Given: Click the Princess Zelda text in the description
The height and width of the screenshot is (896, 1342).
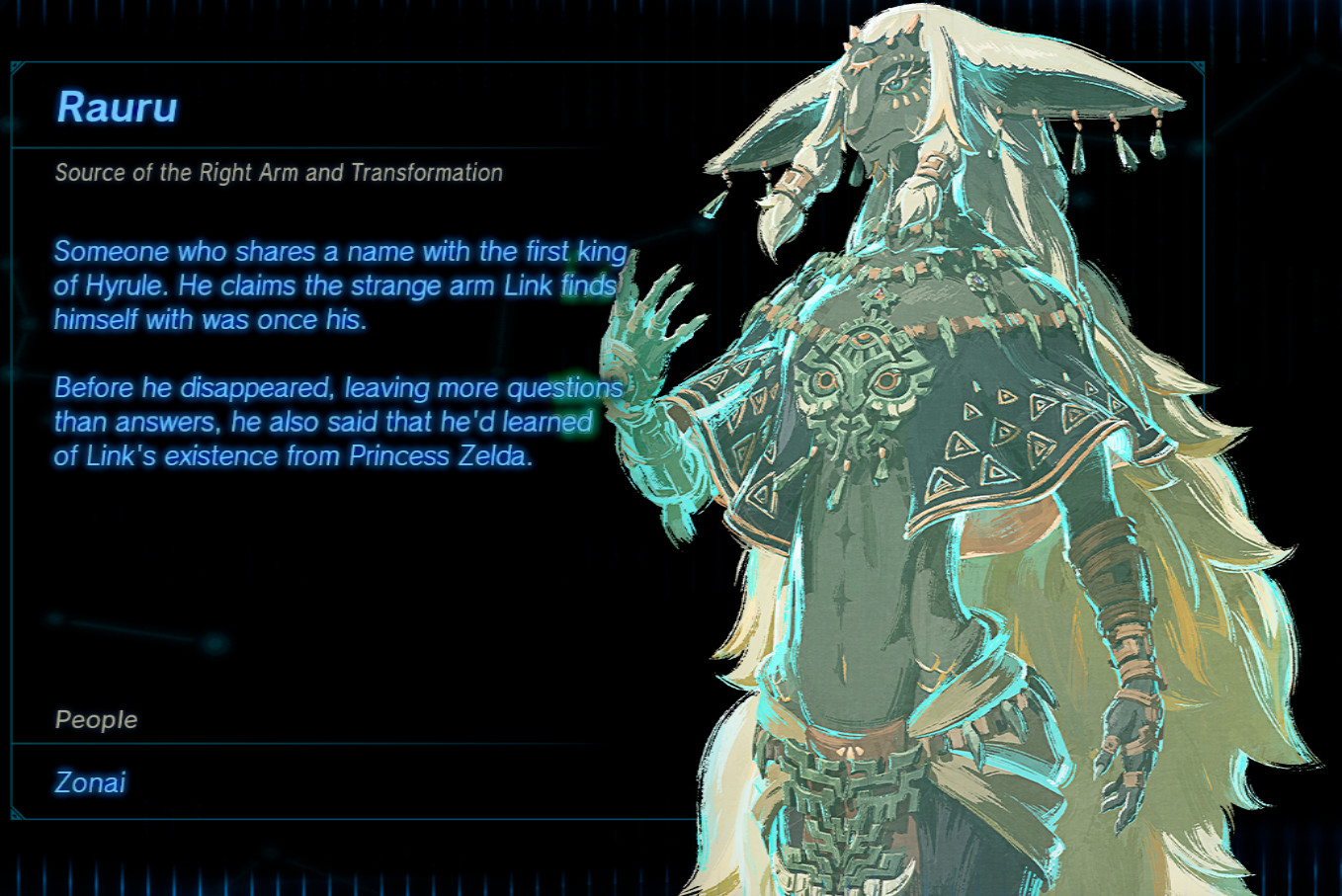Looking at the screenshot, I should 438,456.
